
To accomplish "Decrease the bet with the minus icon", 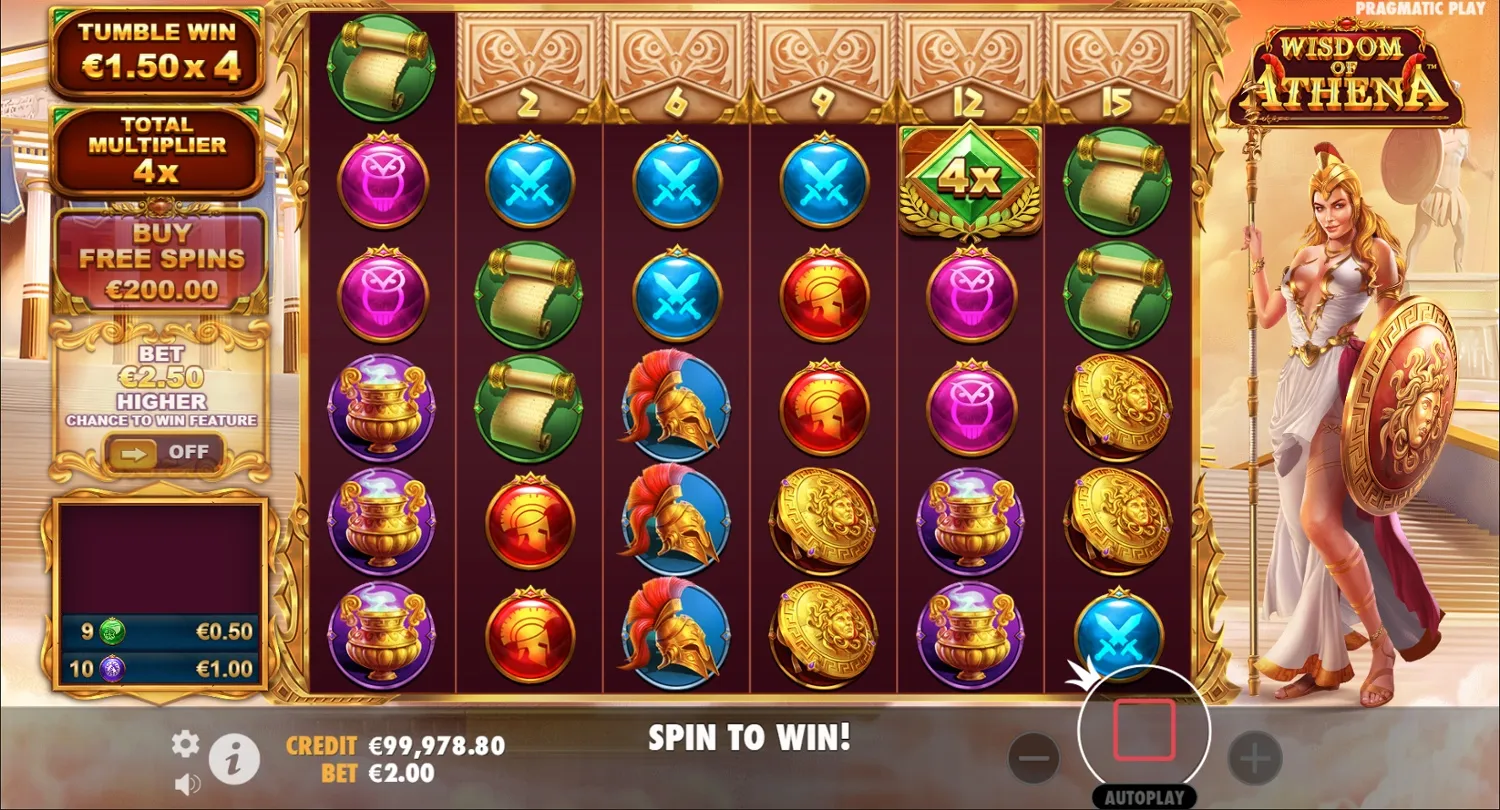I will (x=1036, y=757).
